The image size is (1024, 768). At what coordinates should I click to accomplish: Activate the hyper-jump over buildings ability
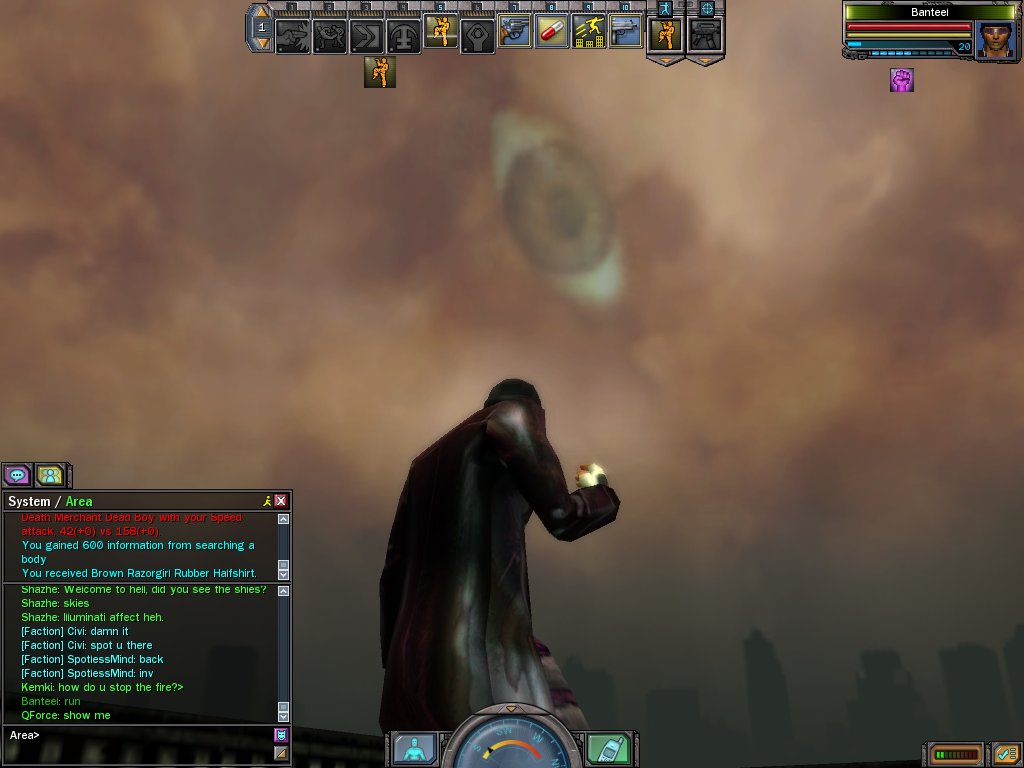(588, 33)
